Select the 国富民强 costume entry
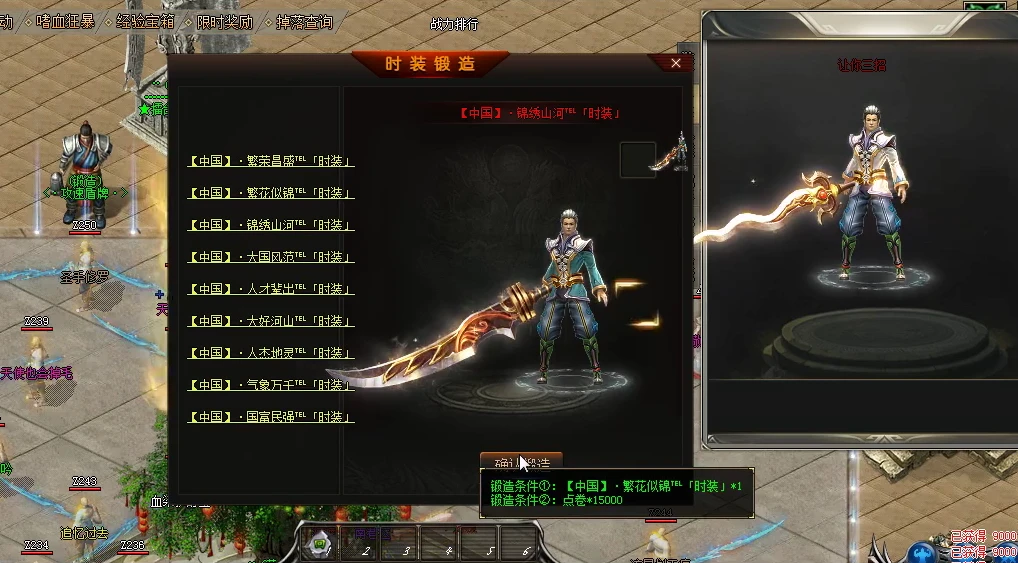This screenshot has height=563, width=1018. point(270,417)
